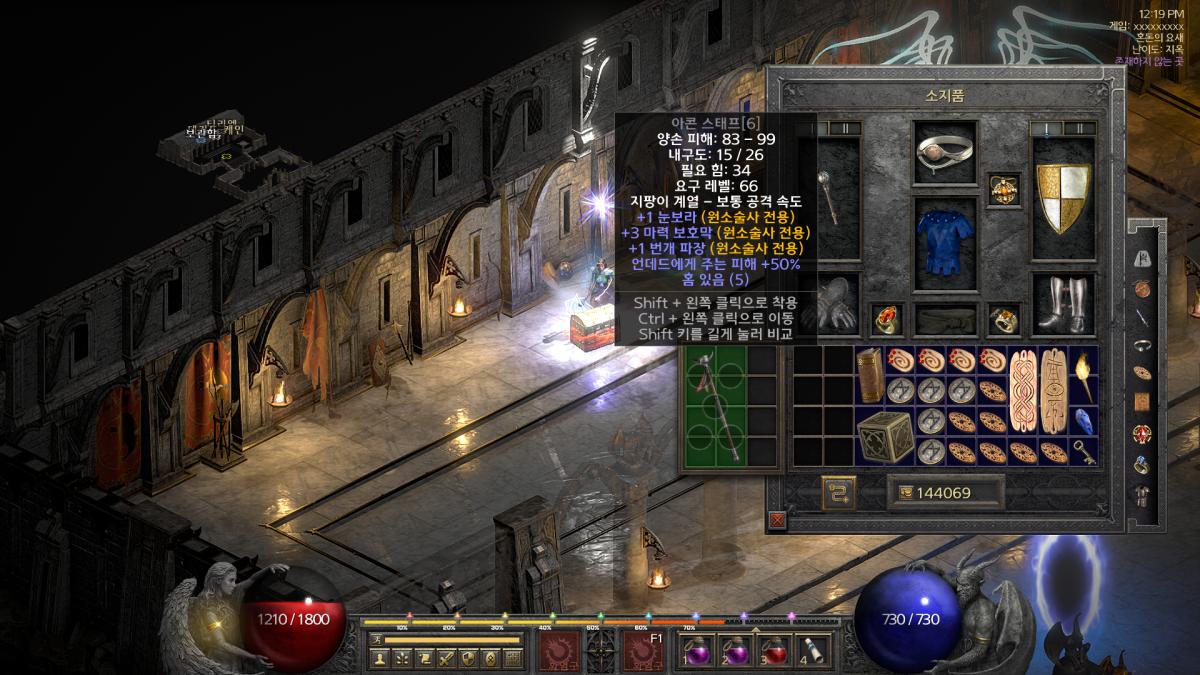Click the equipped belt slot
Image resolution: width=1200 pixels, height=675 pixels.
[x=945, y=319]
